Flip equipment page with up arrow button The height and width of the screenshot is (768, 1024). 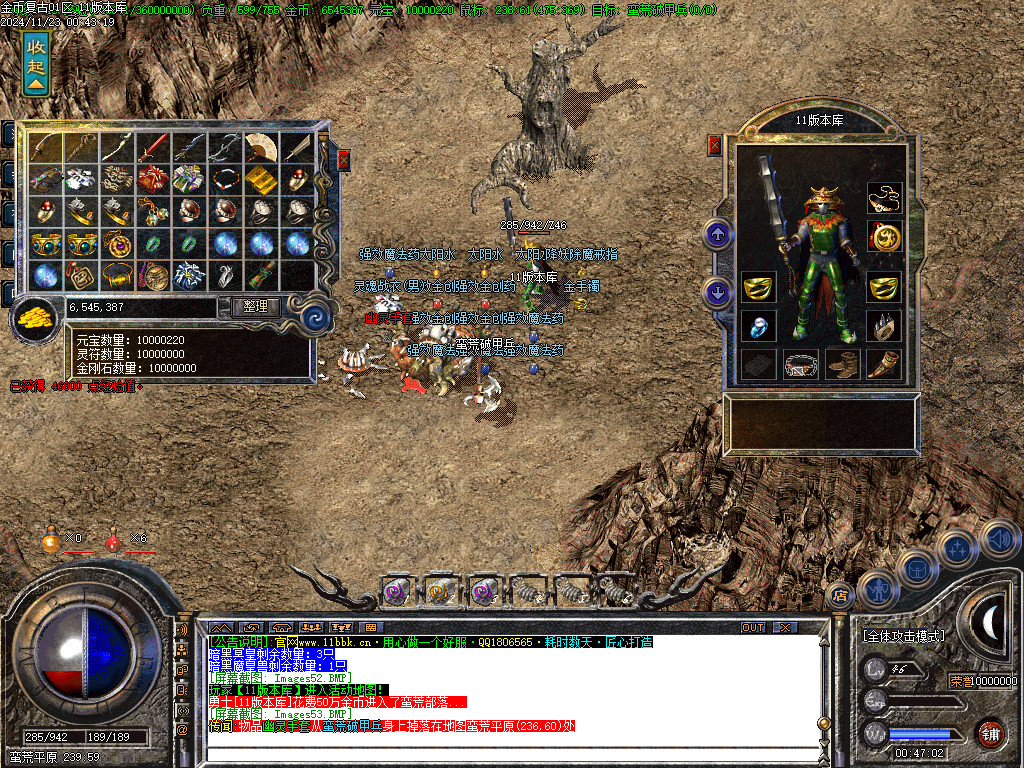coord(718,235)
